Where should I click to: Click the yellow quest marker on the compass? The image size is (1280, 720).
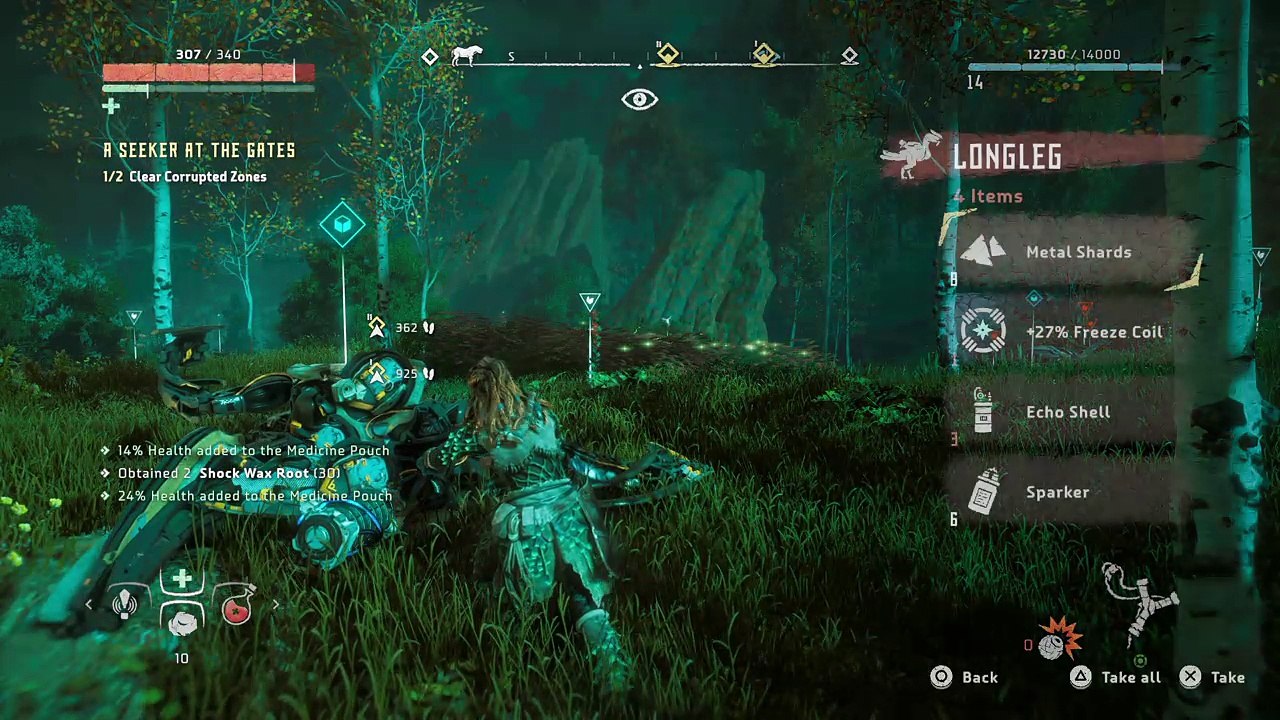(x=667, y=56)
